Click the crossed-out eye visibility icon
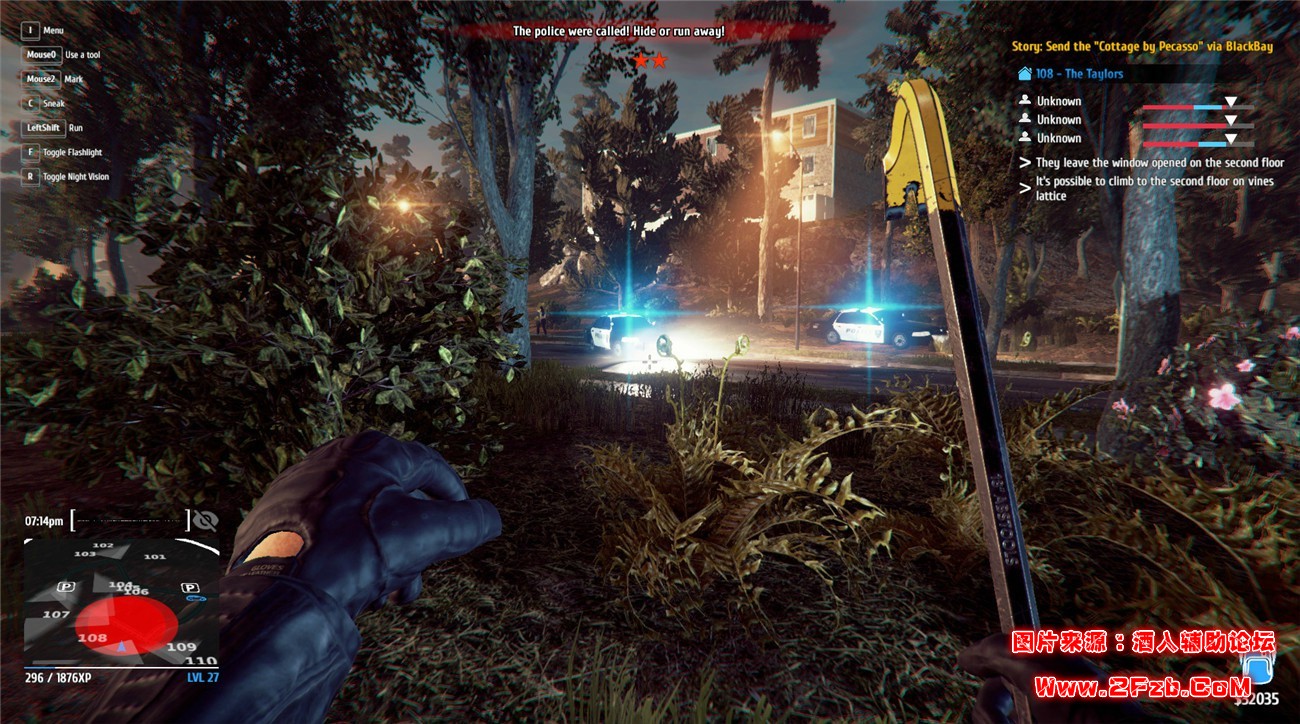1300x724 pixels. coord(205,520)
